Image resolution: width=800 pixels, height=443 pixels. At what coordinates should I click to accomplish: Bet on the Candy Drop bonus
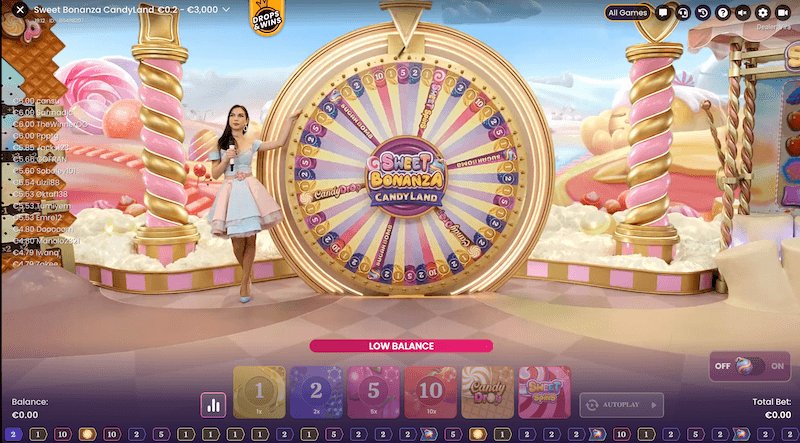[x=487, y=392]
